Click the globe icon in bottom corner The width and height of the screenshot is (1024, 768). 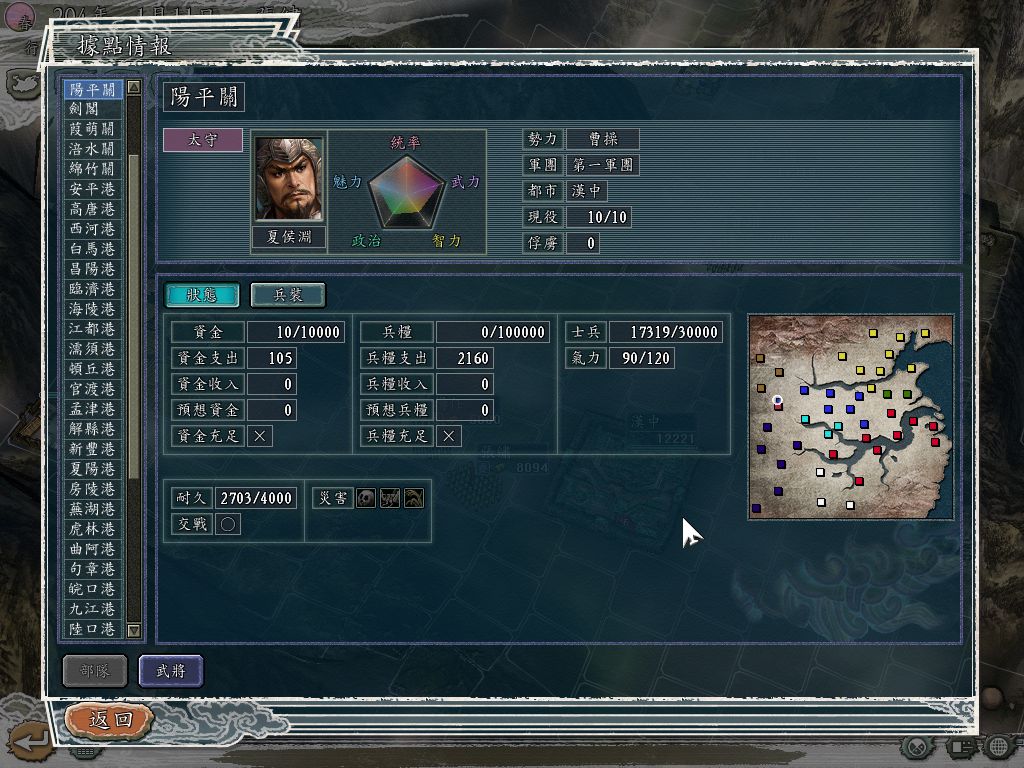[997, 746]
